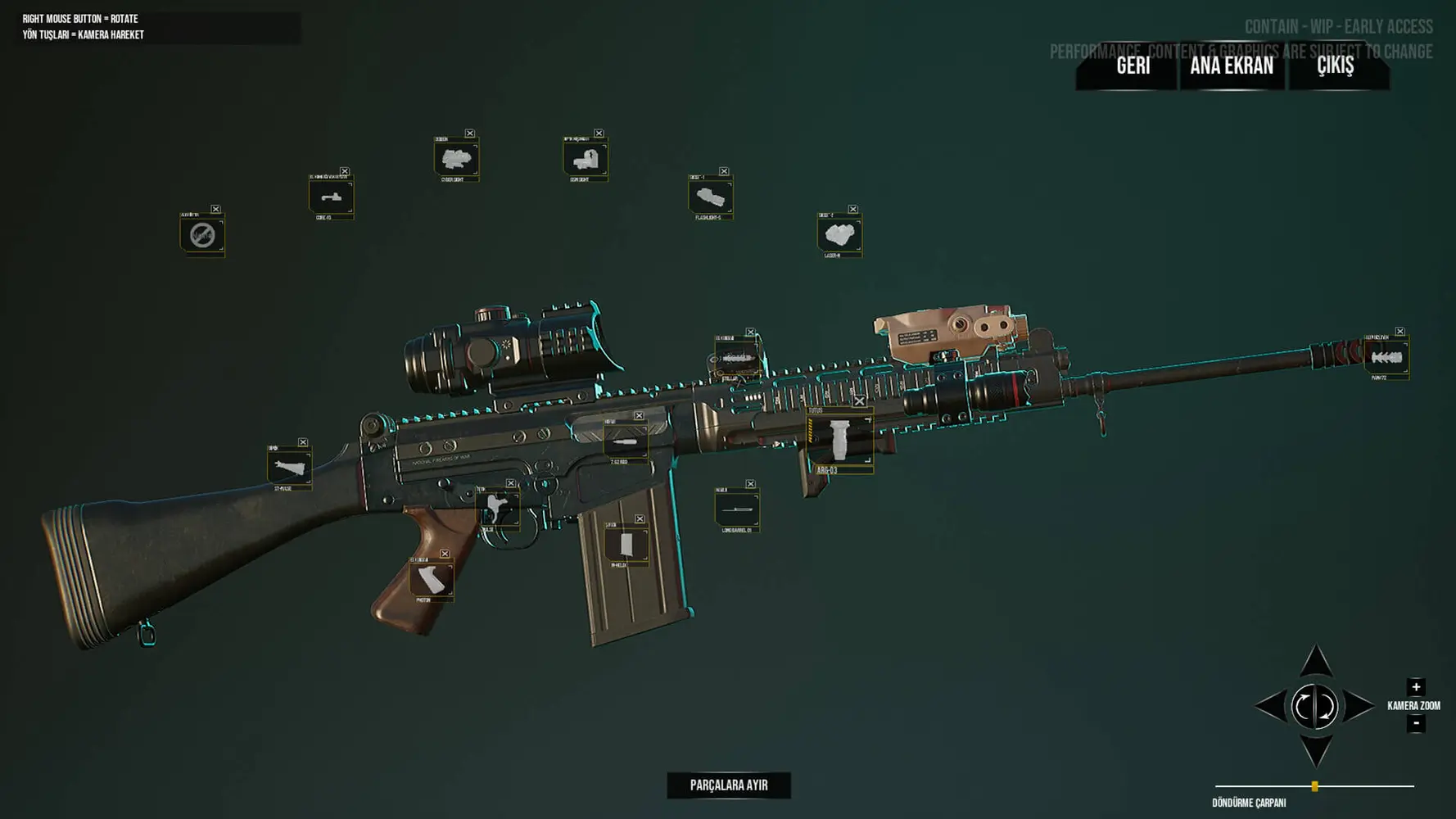The height and width of the screenshot is (819, 1456).
Task: Open the empty None attachment slot
Action: coord(201,235)
